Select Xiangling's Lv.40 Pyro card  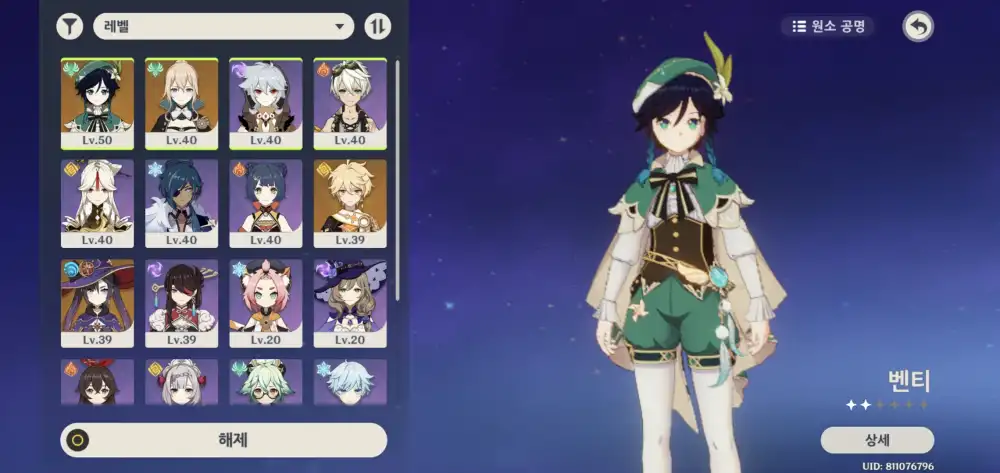point(266,203)
